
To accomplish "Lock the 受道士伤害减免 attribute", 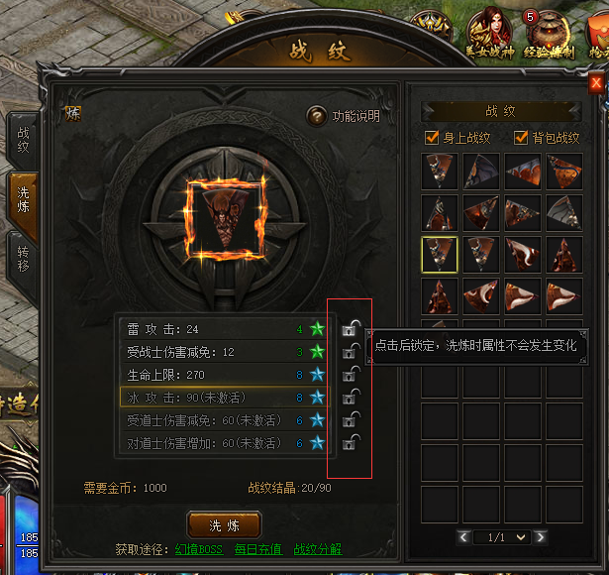I will (350, 419).
